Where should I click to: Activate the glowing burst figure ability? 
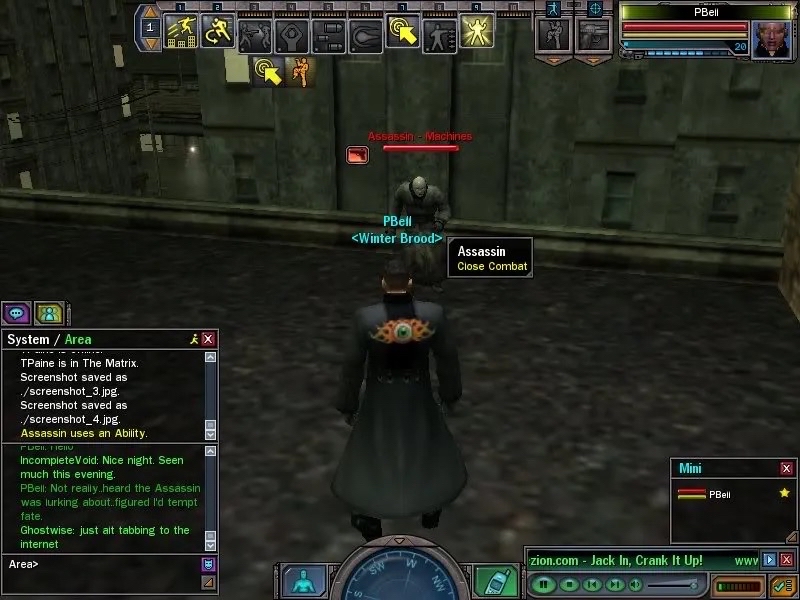click(475, 32)
